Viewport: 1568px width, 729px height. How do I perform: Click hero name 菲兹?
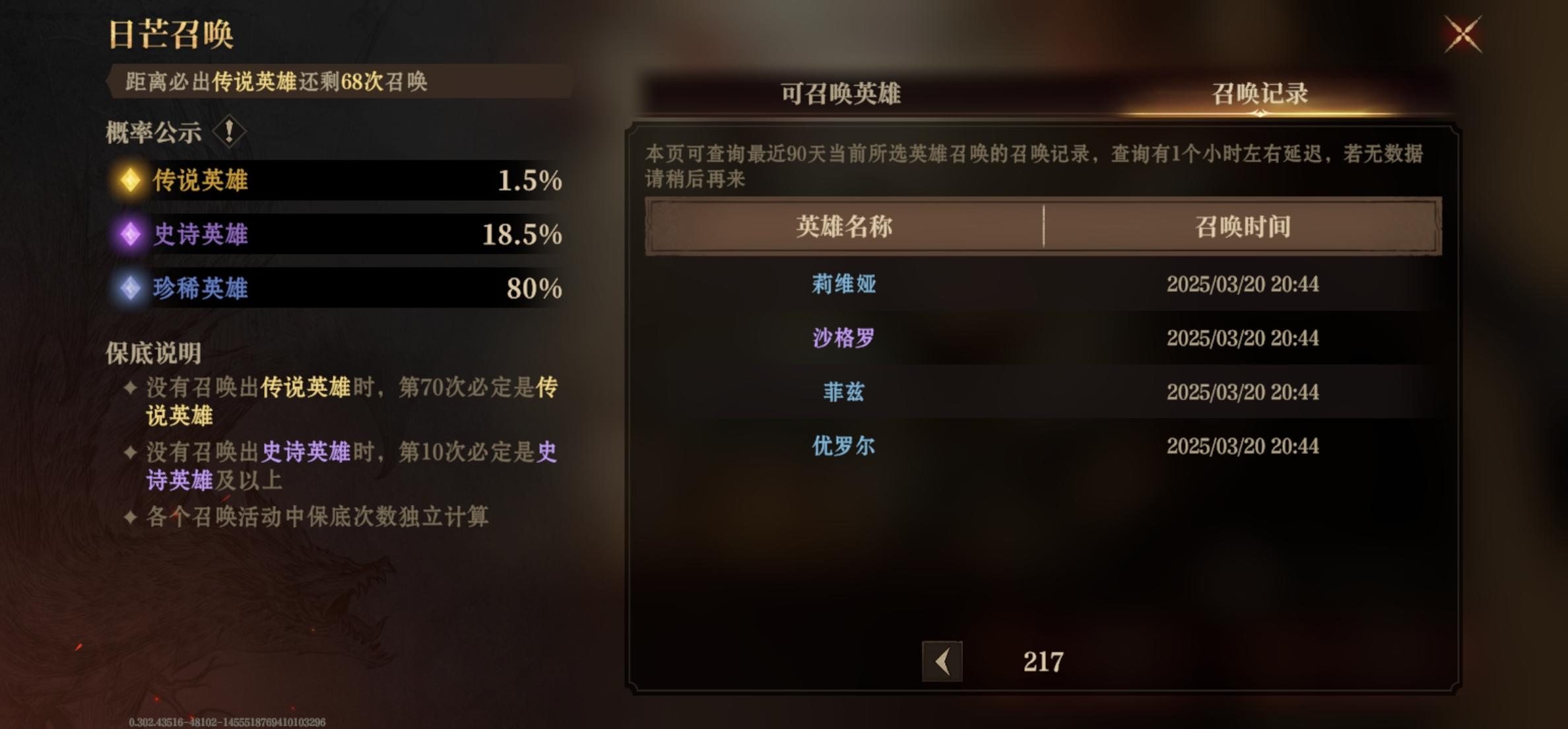tap(843, 392)
